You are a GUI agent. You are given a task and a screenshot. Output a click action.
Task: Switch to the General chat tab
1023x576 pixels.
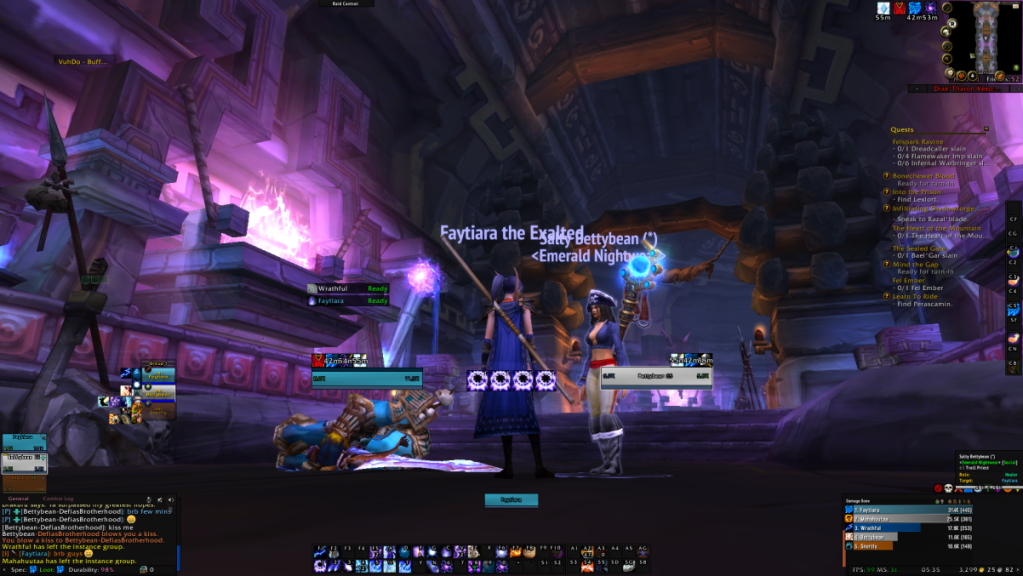tap(19, 498)
